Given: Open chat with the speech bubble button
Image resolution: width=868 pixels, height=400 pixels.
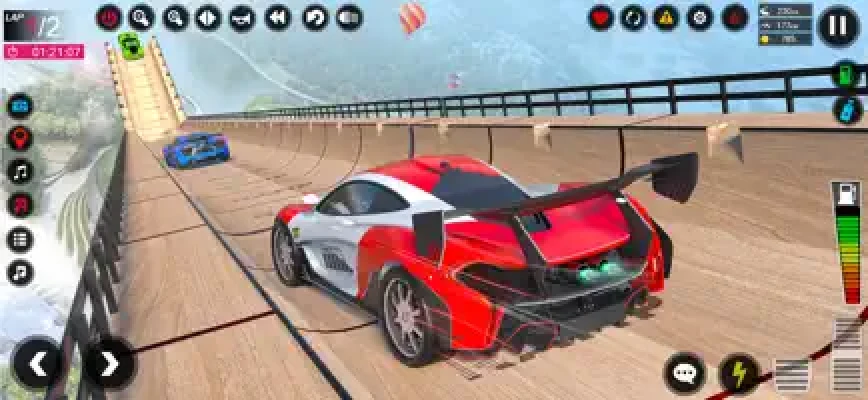Looking at the screenshot, I should tap(685, 374).
